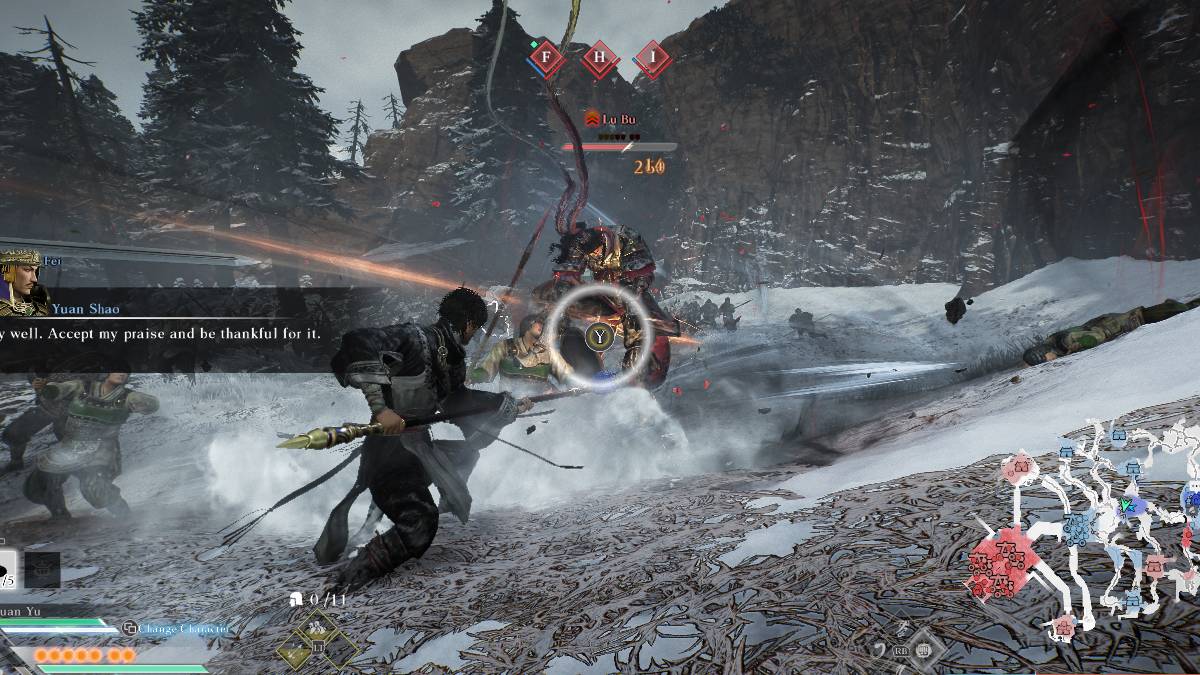This screenshot has width=1200, height=675.
Task: Activate the arrow volley tactic diamond
Action: [x=296, y=653]
